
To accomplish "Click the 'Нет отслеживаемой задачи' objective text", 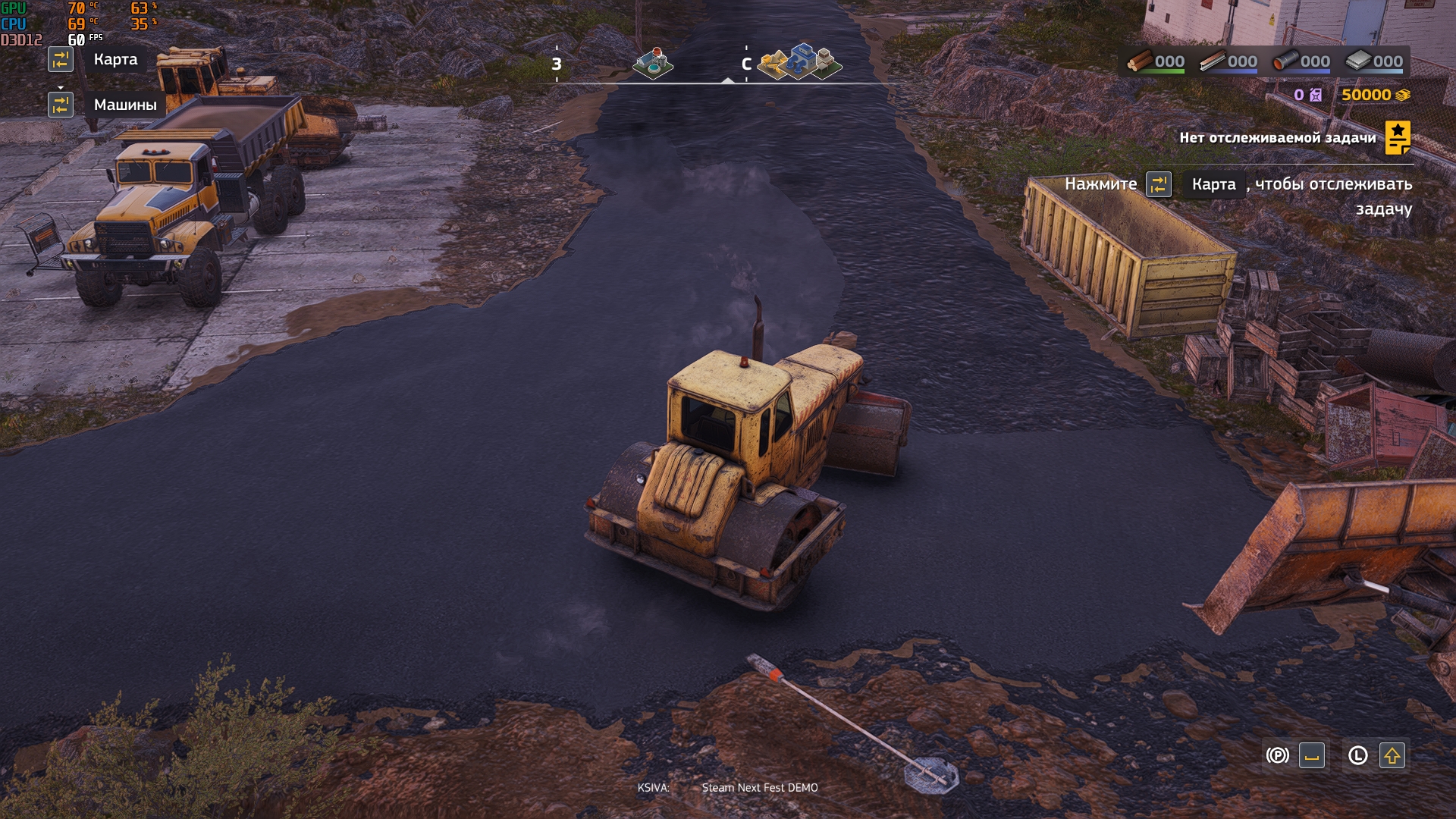I will click(1277, 138).
